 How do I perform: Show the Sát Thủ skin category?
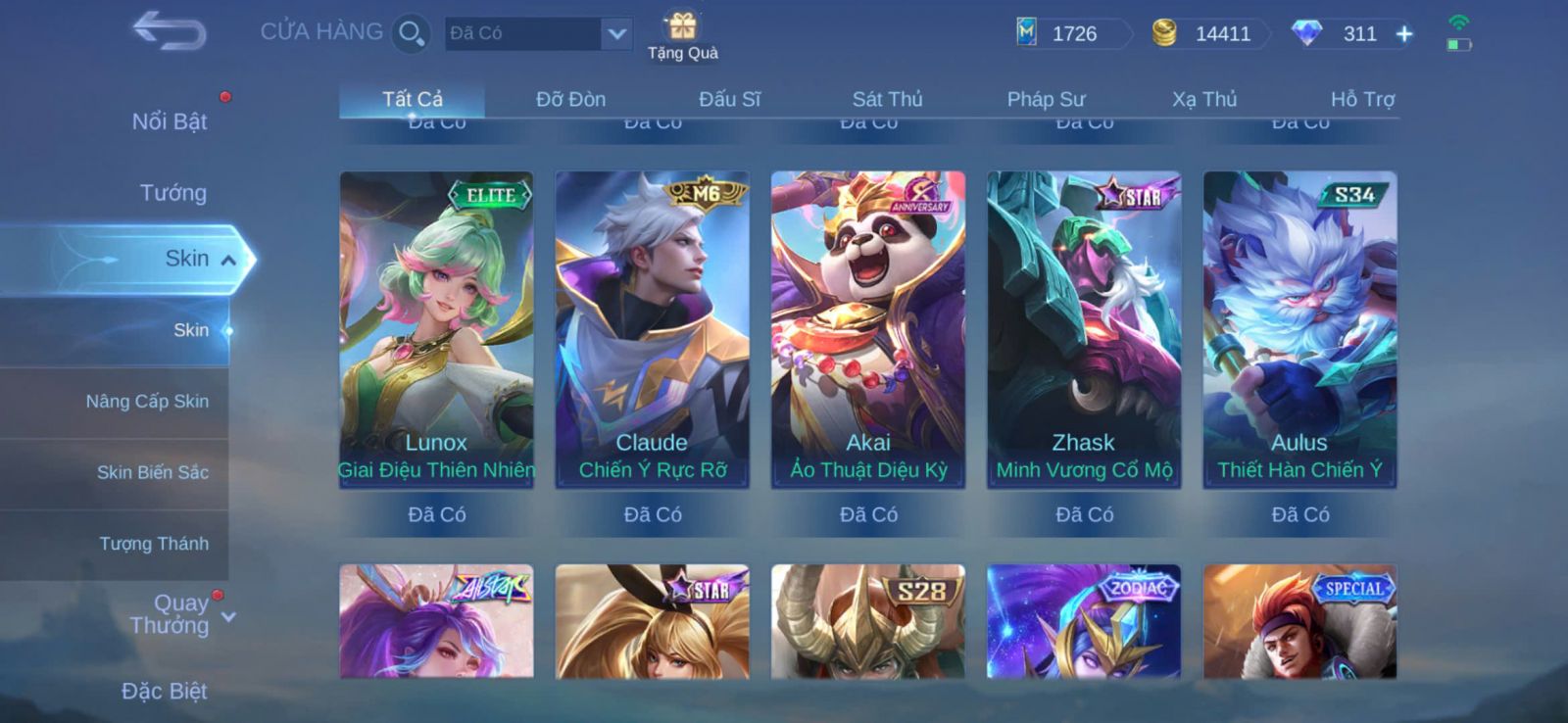pos(887,99)
